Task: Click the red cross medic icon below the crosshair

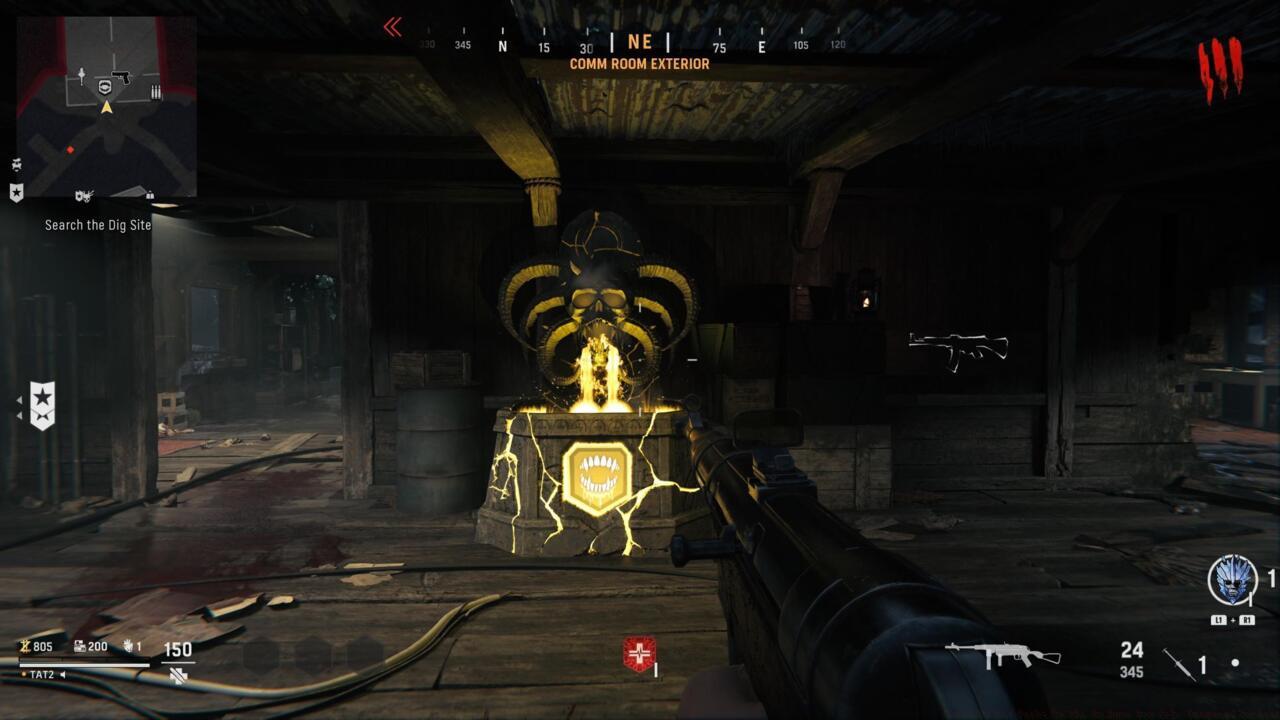Action: [x=637, y=651]
